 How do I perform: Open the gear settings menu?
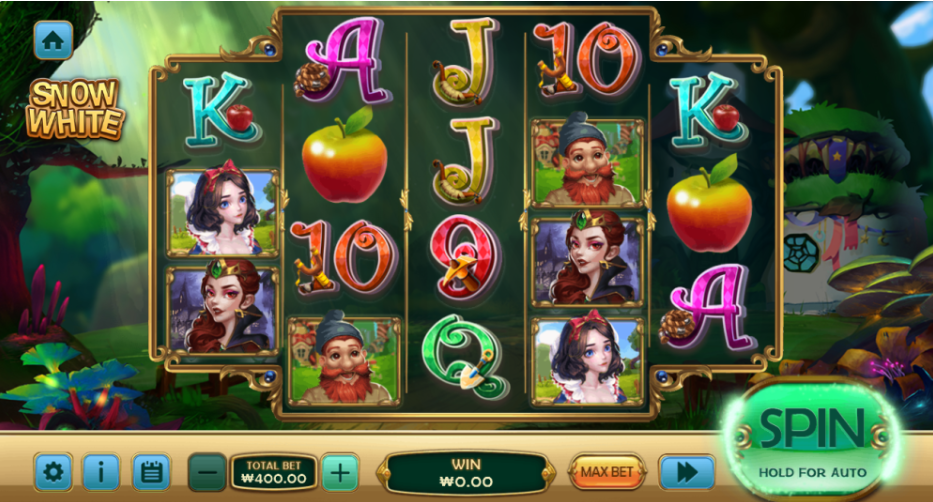53,471
